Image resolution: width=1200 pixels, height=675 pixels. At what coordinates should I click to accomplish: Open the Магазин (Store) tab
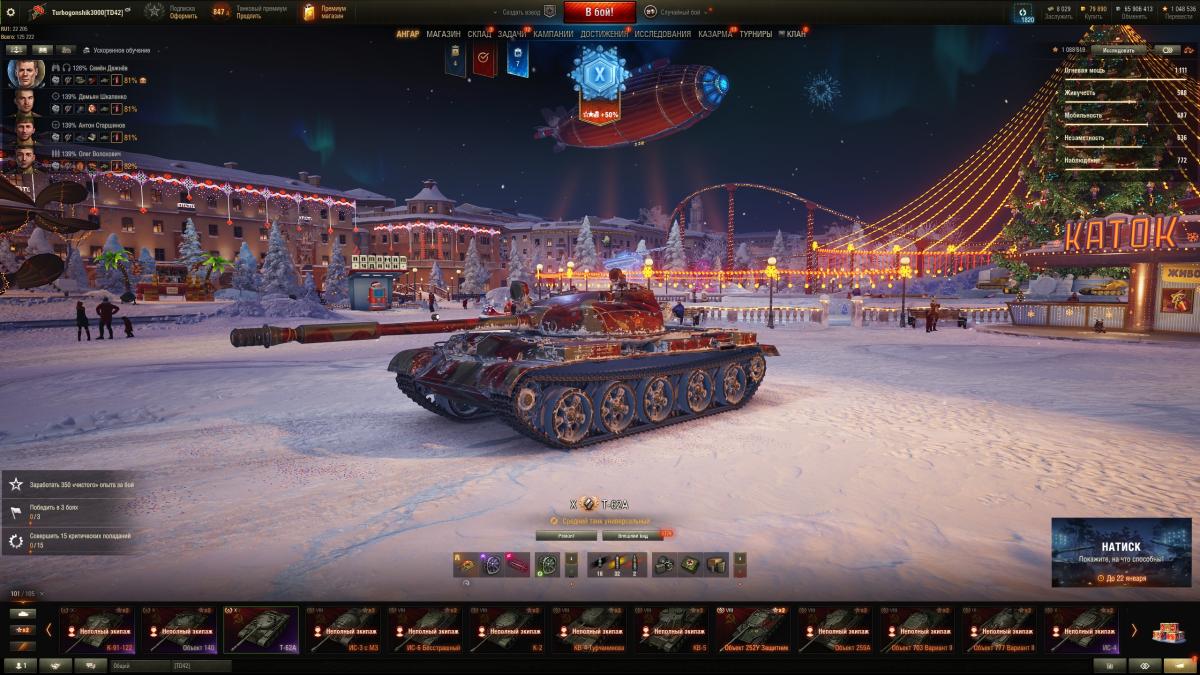click(443, 34)
